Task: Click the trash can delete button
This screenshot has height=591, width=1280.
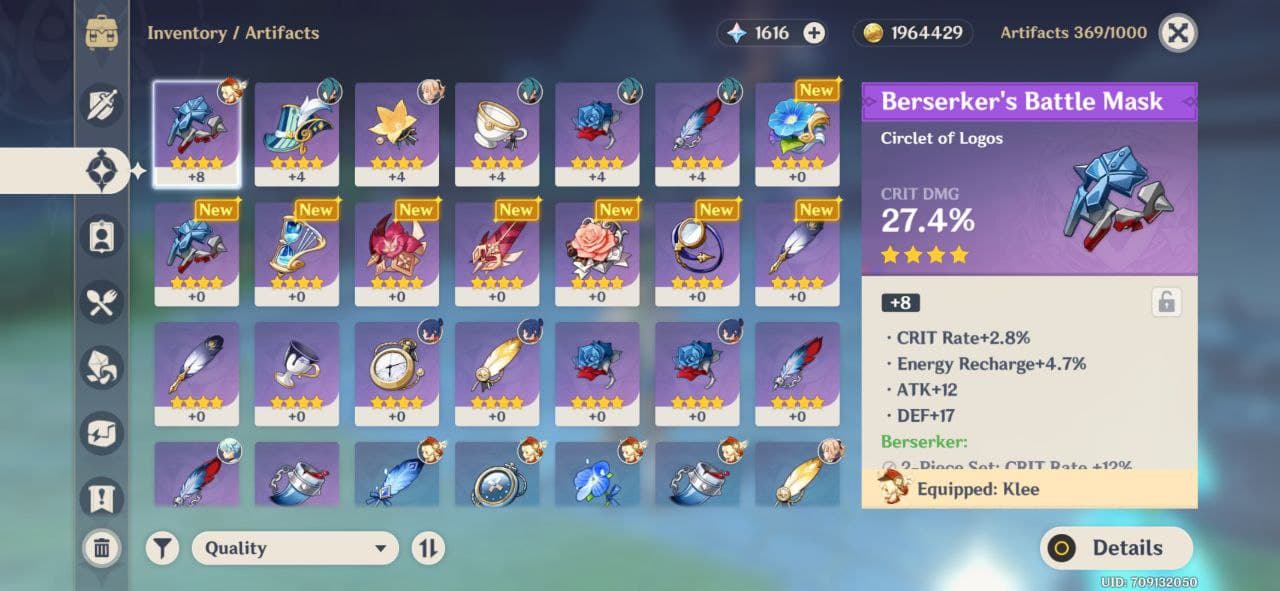Action: (x=102, y=547)
